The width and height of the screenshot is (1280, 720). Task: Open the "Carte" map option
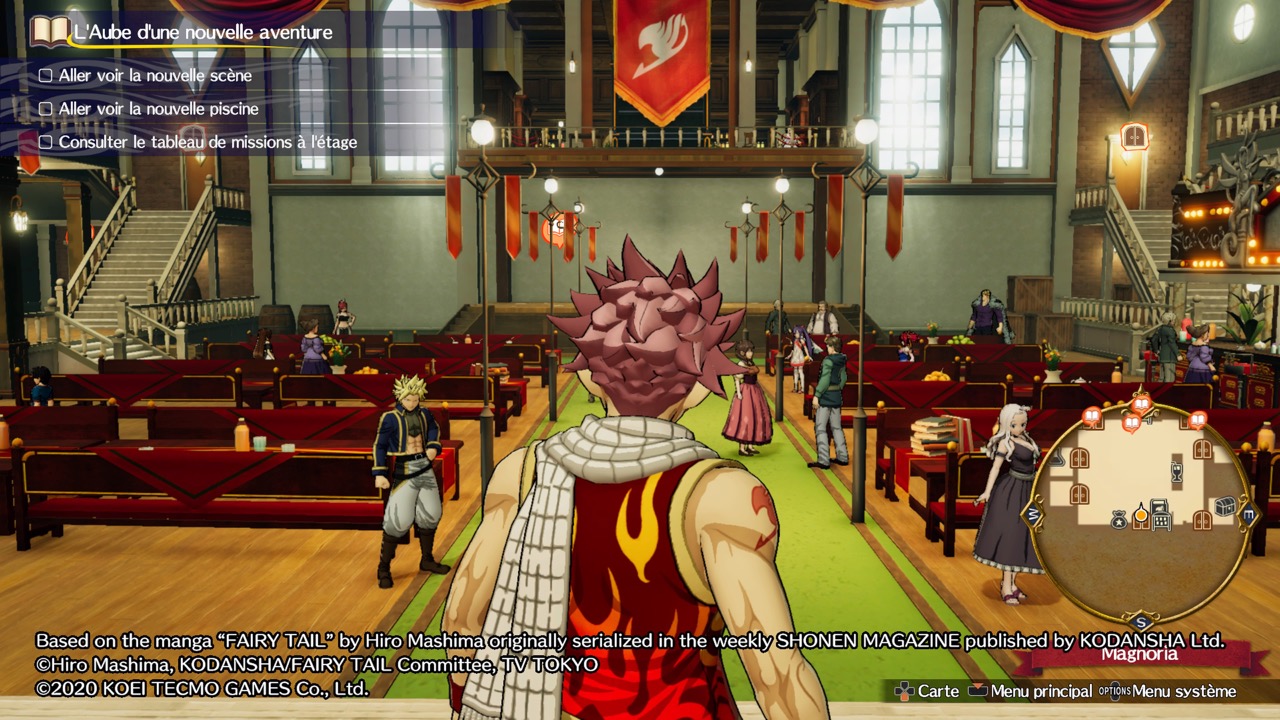(928, 691)
